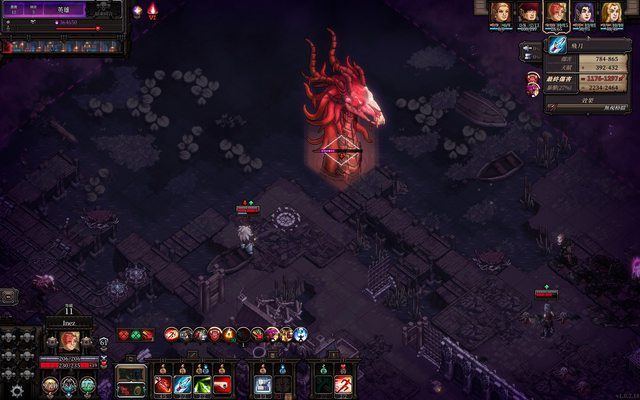Activate the green claw skill

(202, 383)
